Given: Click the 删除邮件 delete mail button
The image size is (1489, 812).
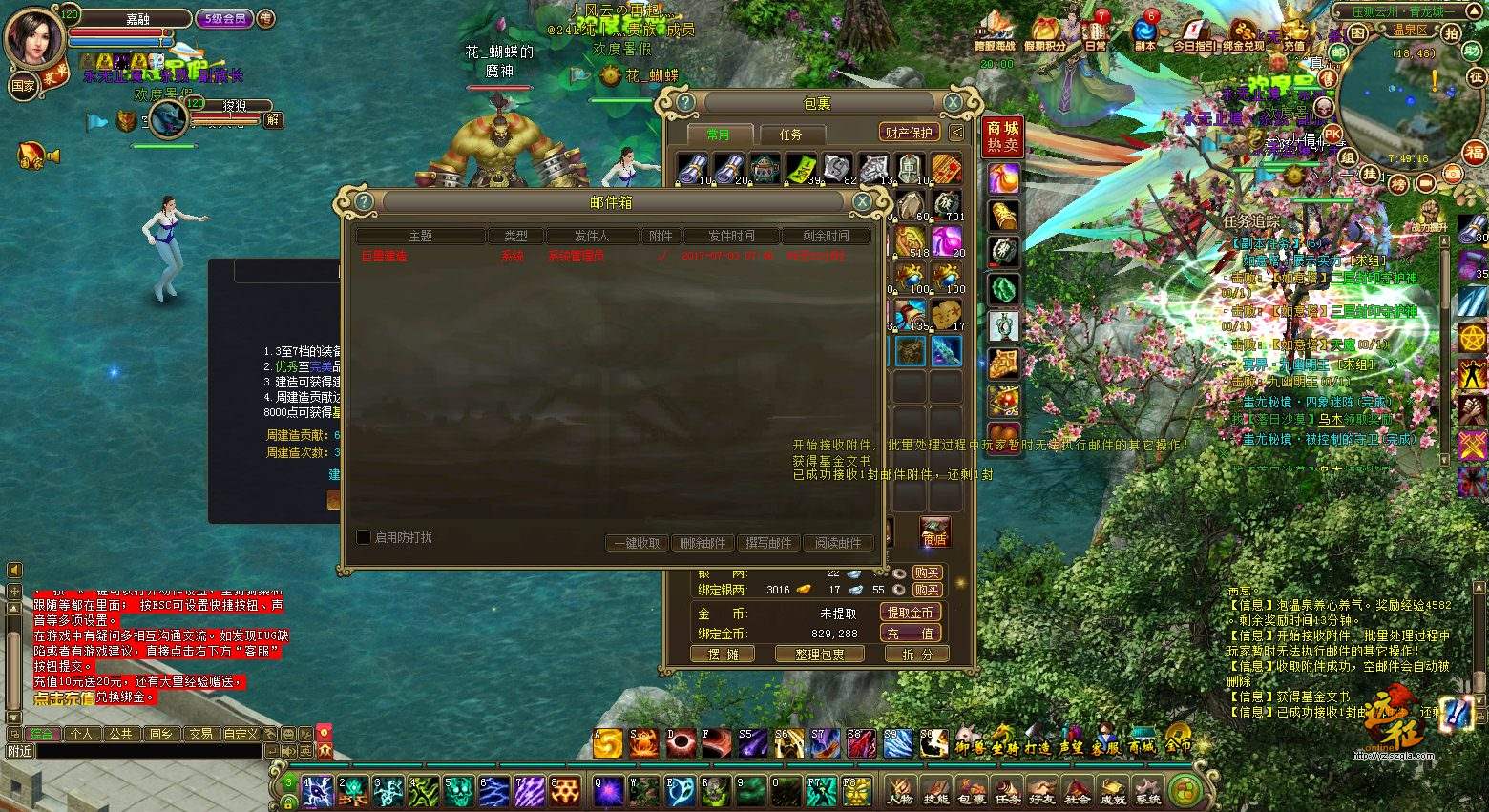Looking at the screenshot, I should 703,543.
